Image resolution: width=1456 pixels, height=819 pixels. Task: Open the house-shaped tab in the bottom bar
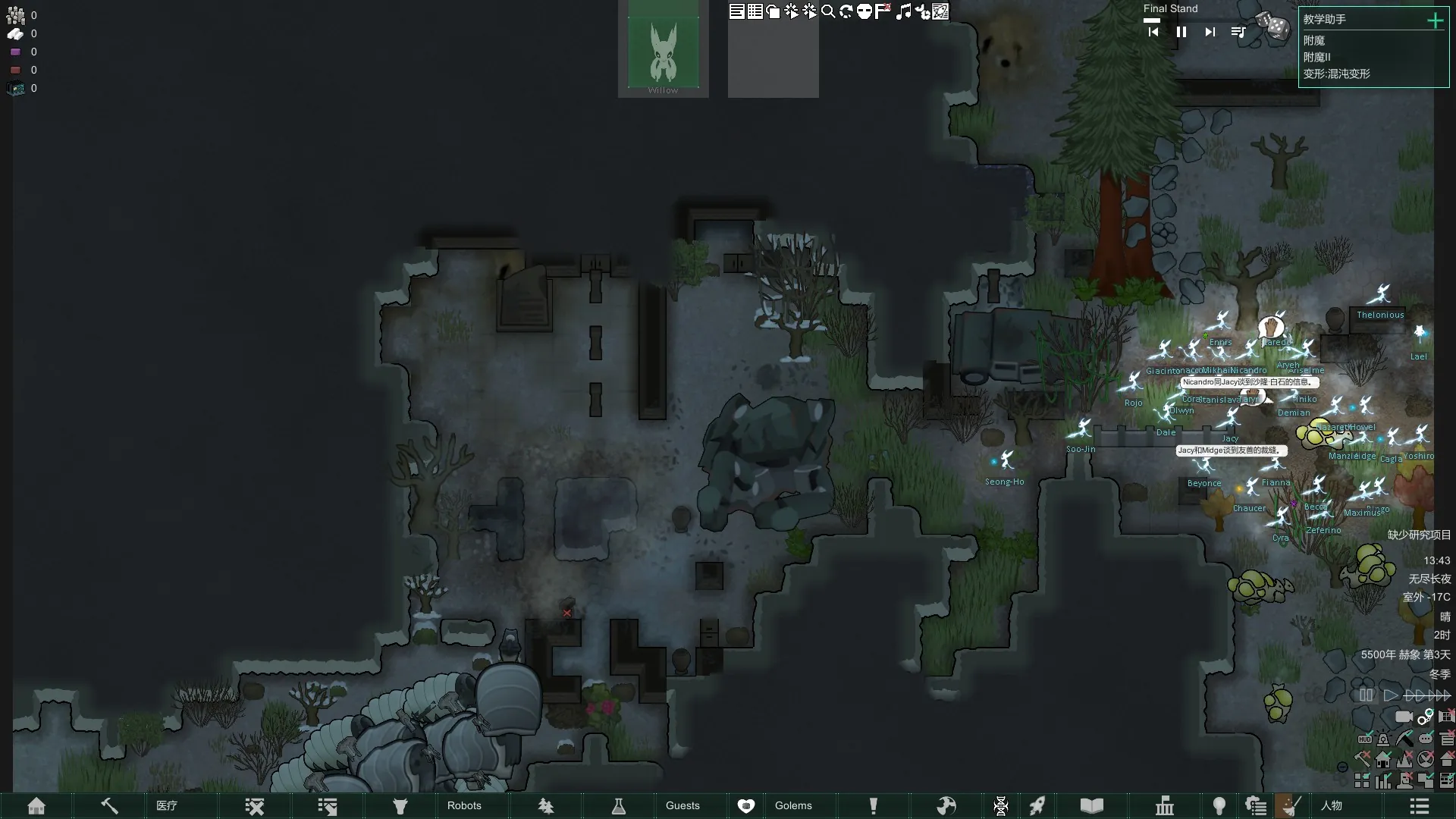pos(36,805)
